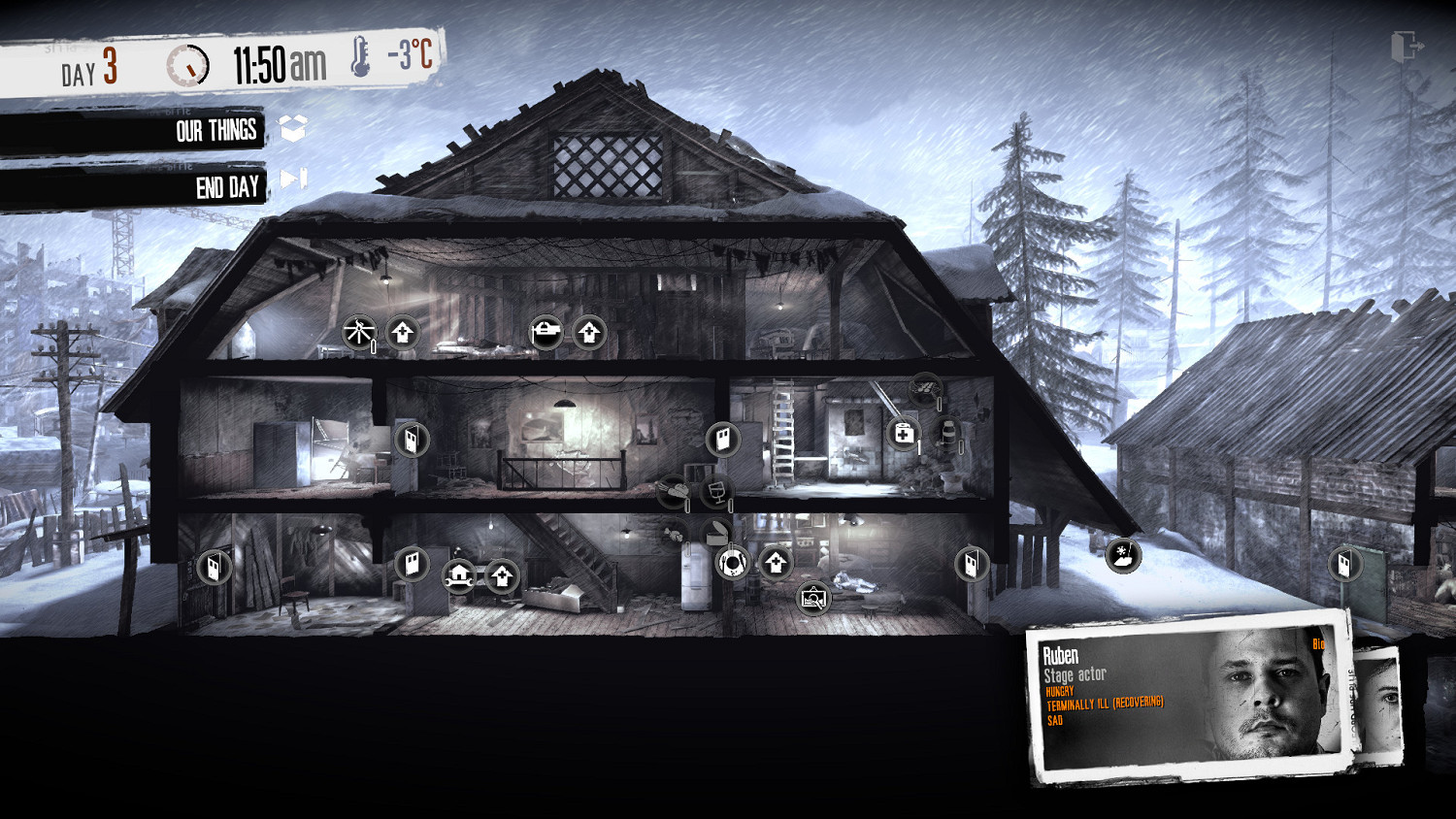Open Ruben's Bio
Image resolution: width=1456 pixels, height=819 pixels.
[x=1319, y=643]
